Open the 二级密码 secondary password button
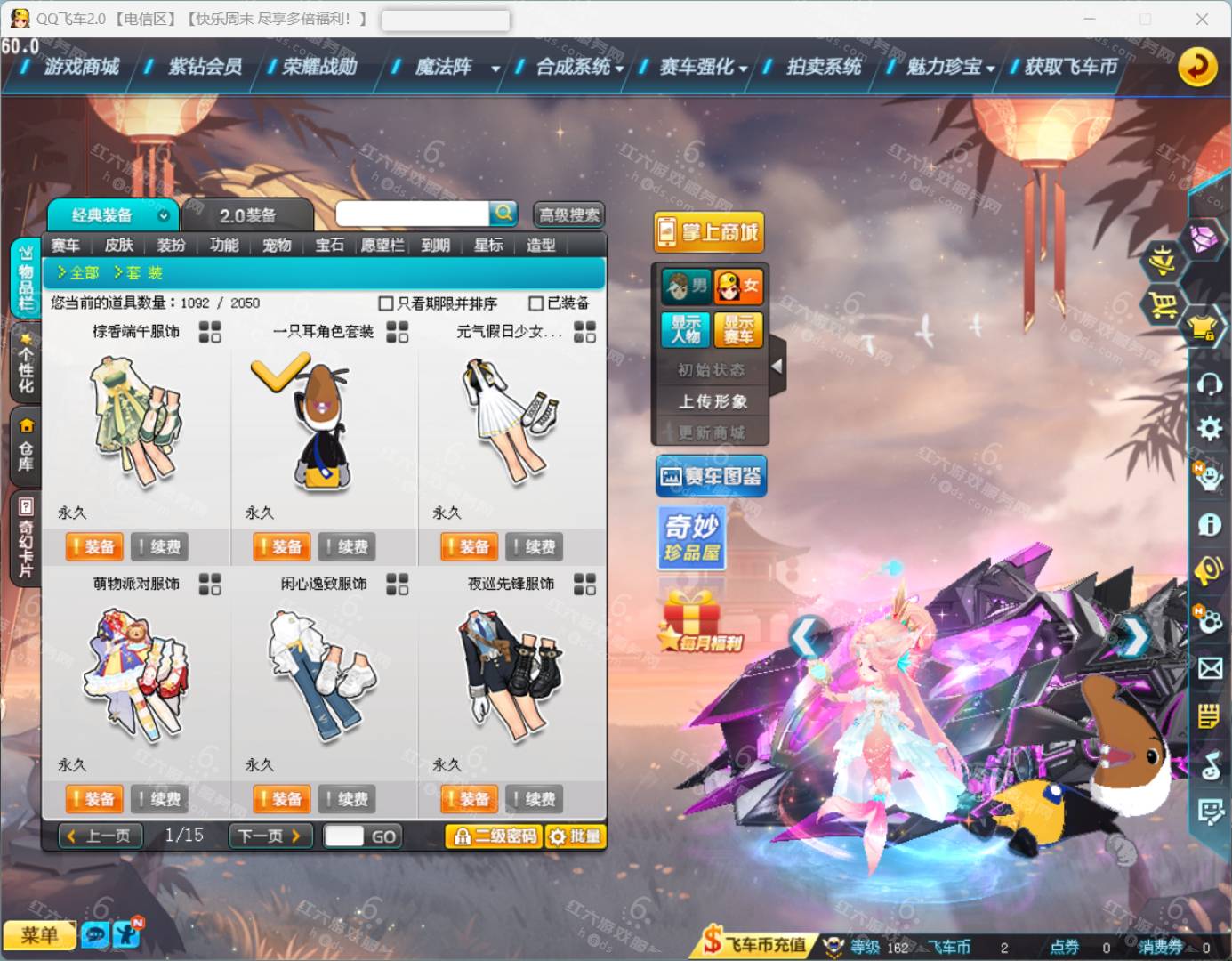 pyautogui.click(x=495, y=836)
